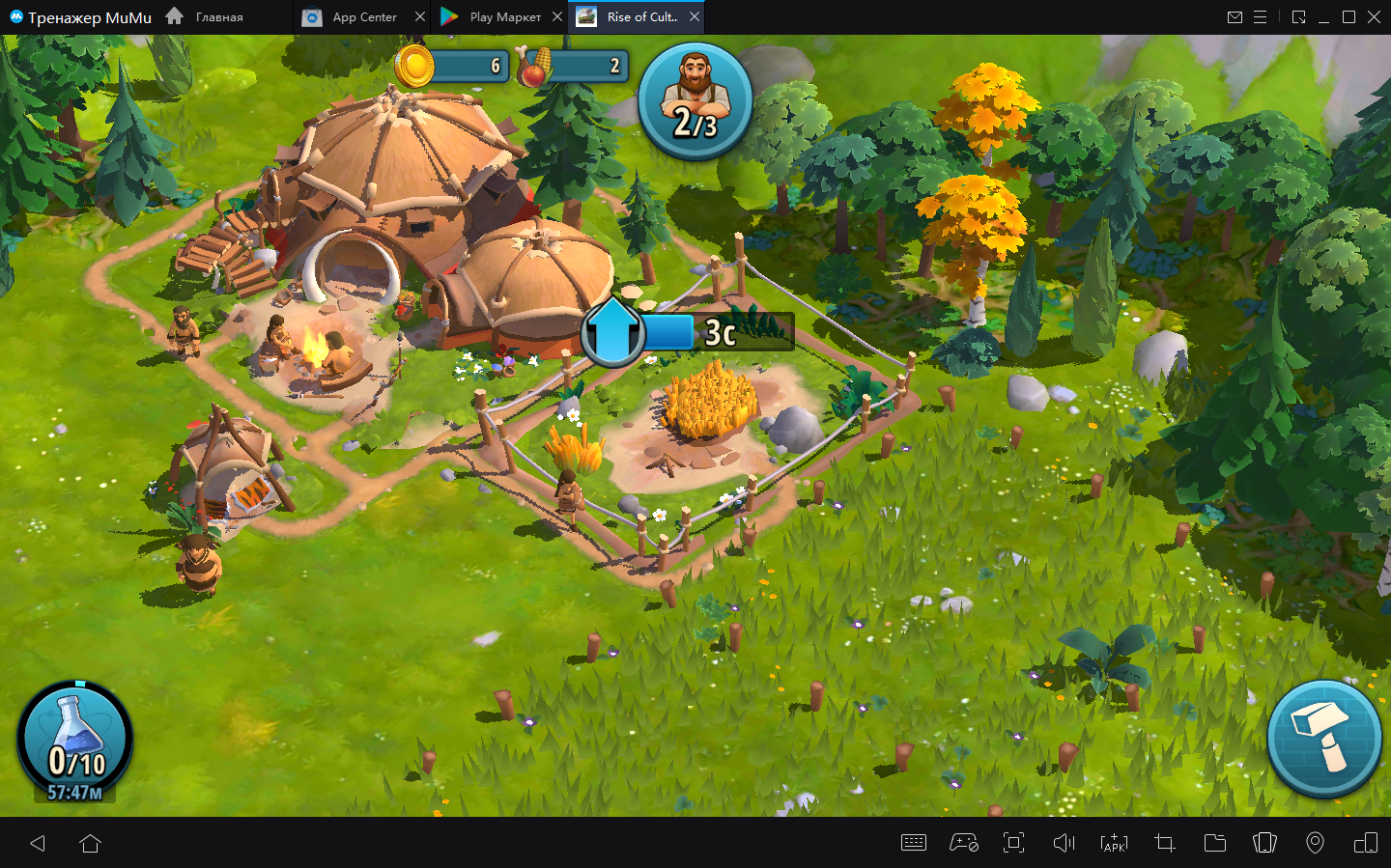
Task: Click the Android back arrow button
Action: coord(38,843)
